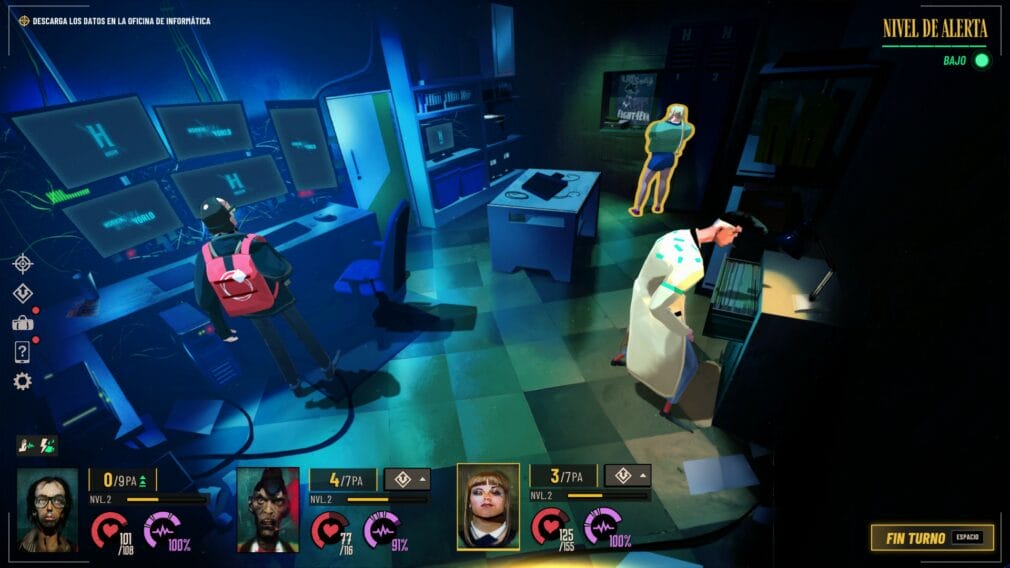Open the briefcase inventory icon
Screen dimensions: 1010x568
click(x=22, y=322)
